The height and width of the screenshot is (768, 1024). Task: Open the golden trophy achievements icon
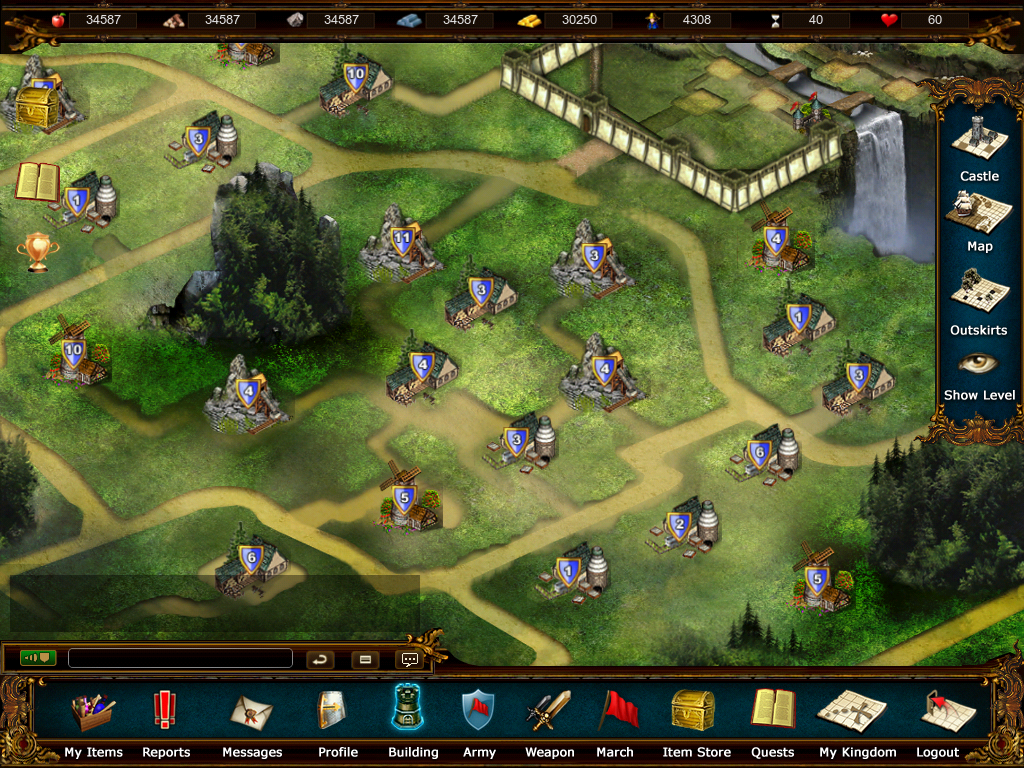pyautogui.click(x=37, y=252)
